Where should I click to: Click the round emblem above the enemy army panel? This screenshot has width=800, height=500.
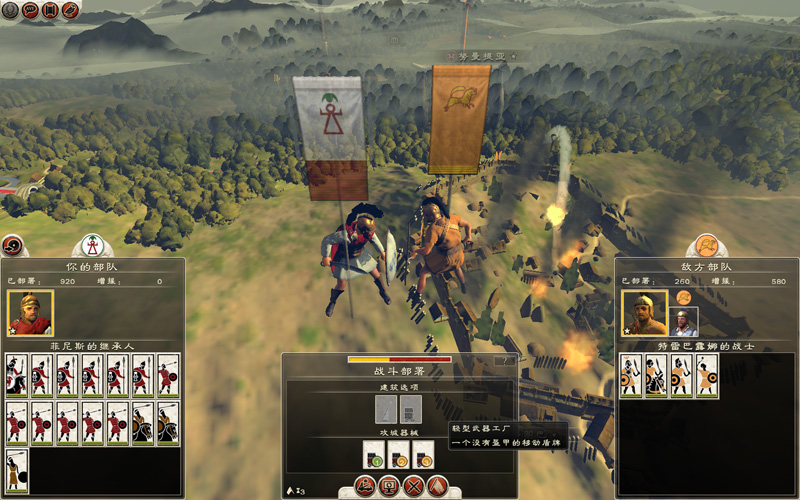pos(707,246)
